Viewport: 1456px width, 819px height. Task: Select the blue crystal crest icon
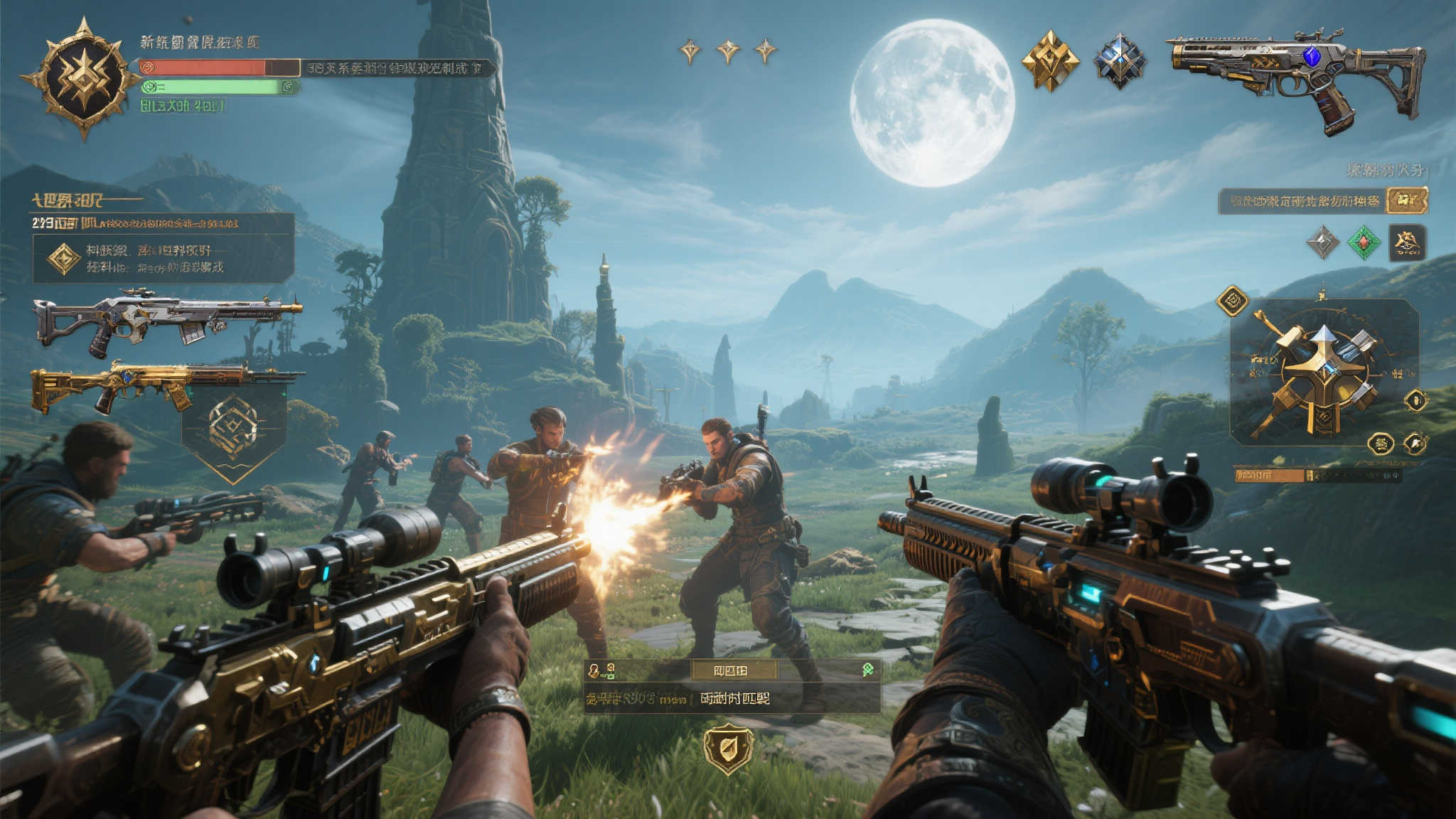pyautogui.click(x=1120, y=60)
